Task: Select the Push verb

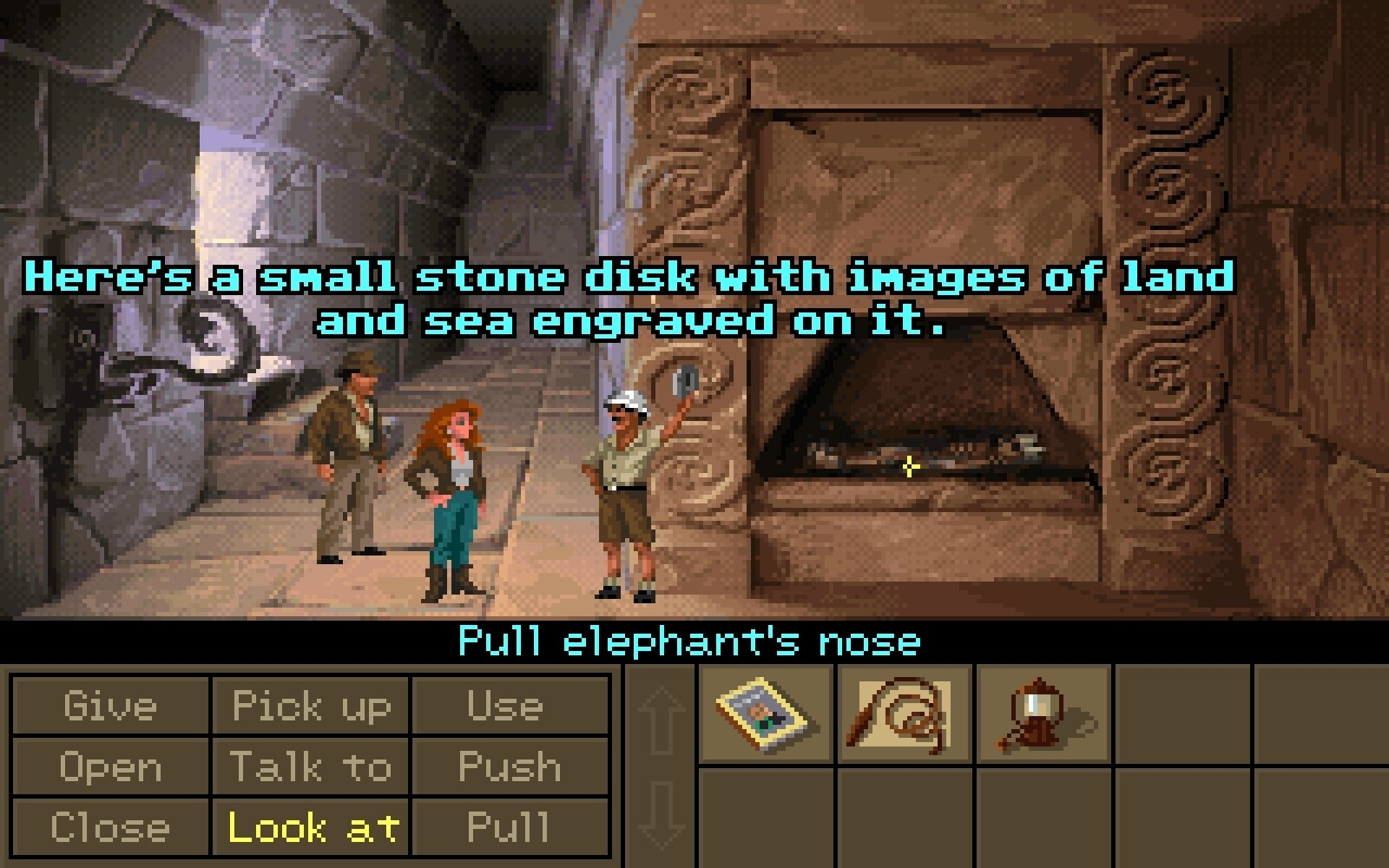Action: tap(510, 766)
